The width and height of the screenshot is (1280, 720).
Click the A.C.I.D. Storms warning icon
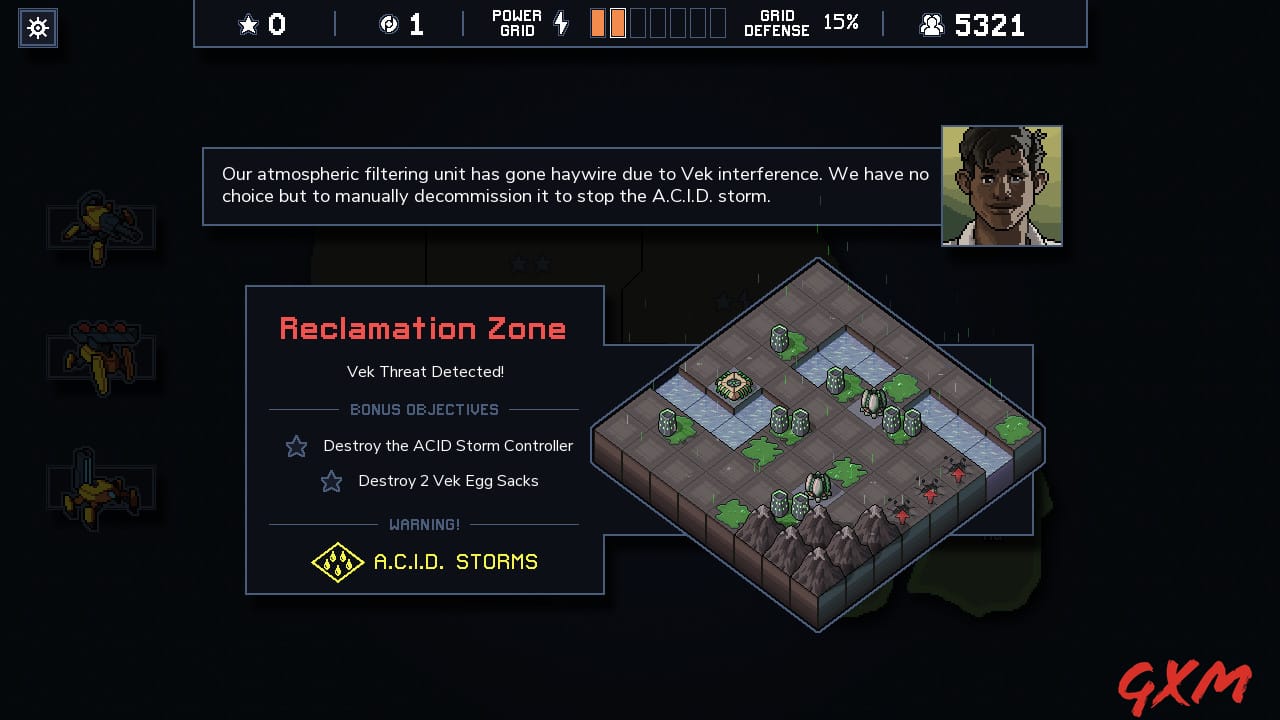pos(338,562)
